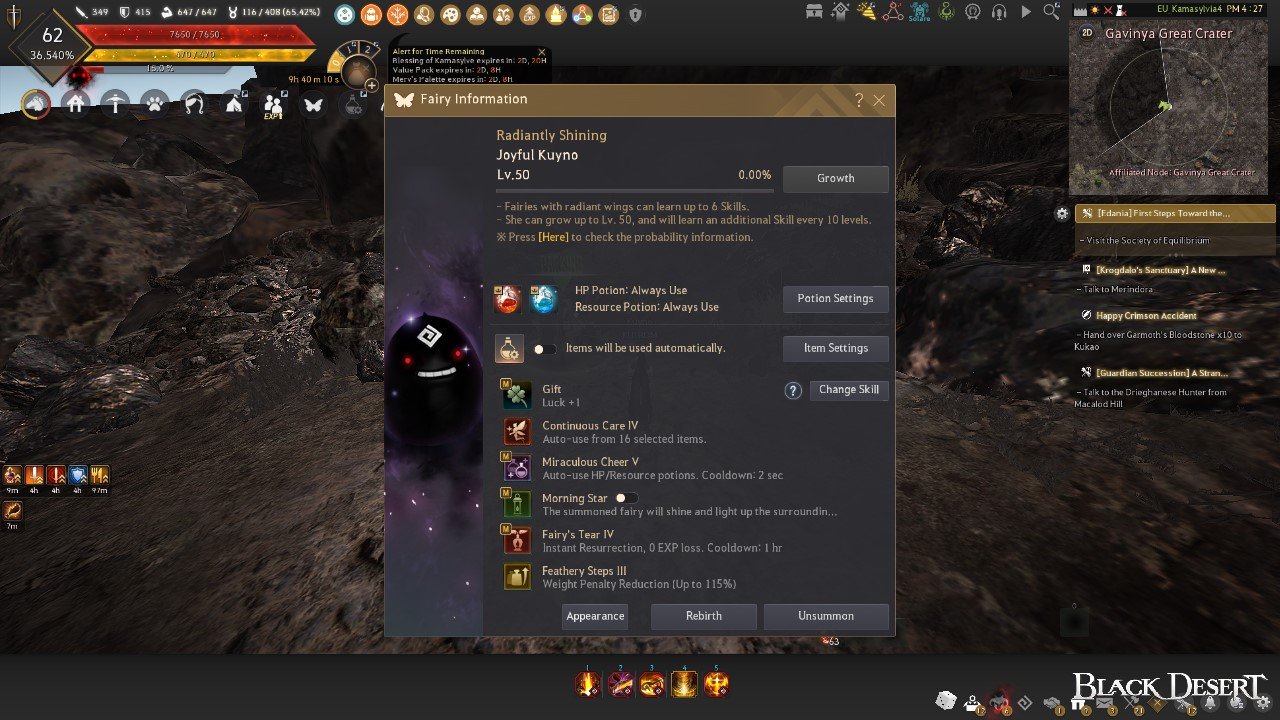Select the Feathery Steps III skill icon
Image resolution: width=1280 pixels, height=720 pixels.
[517, 576]
